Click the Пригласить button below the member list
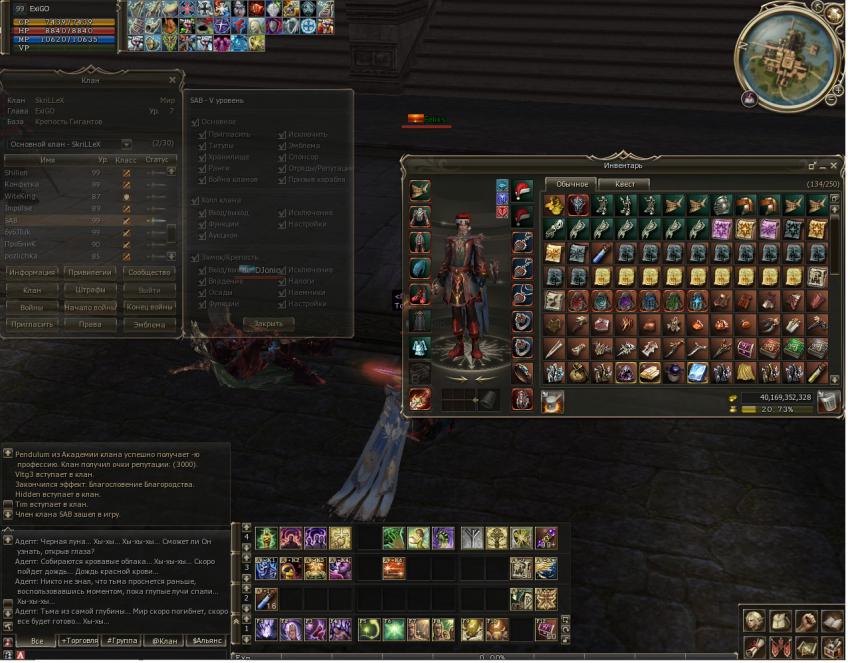 [31, 324]
